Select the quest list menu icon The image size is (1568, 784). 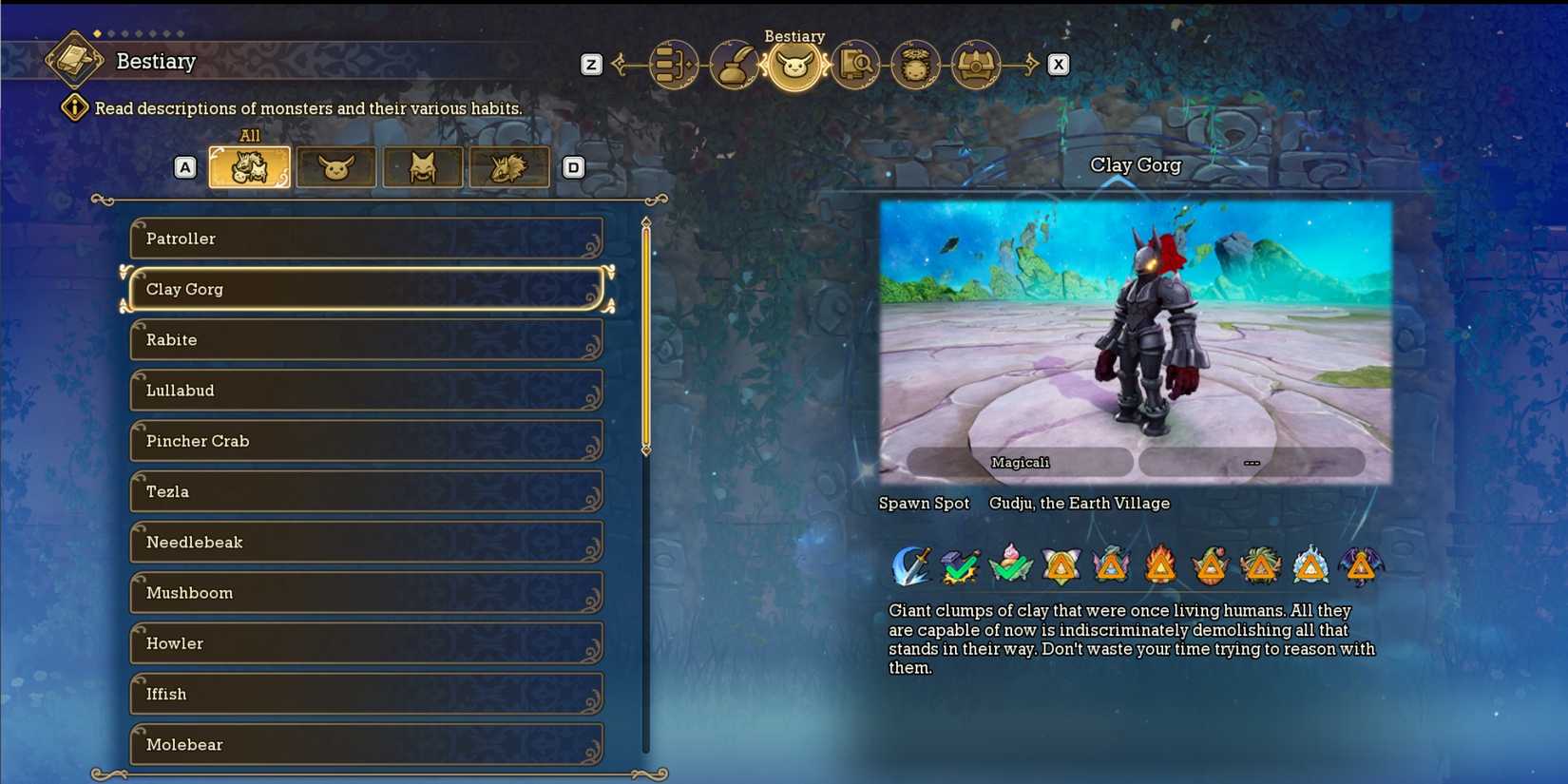click(673, 65)
